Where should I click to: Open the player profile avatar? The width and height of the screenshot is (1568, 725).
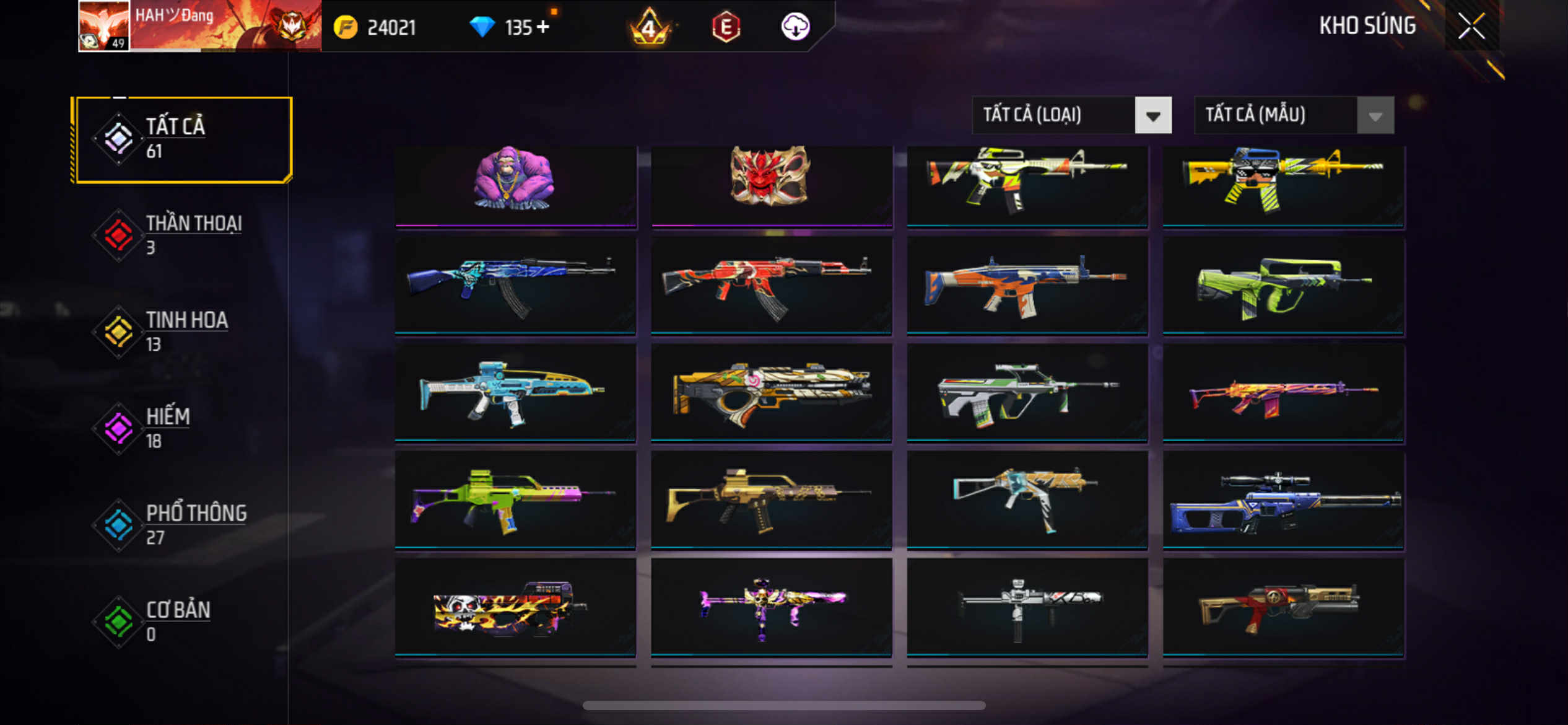pos(103,25)
